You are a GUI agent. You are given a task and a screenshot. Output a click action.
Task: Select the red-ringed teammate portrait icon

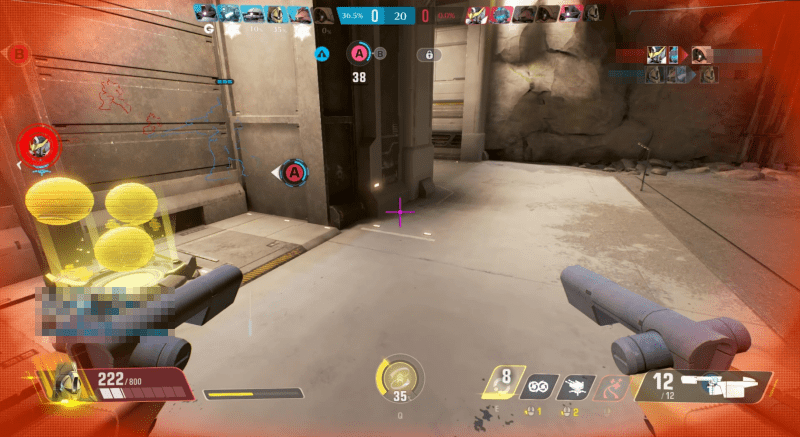tap(40, 146)
